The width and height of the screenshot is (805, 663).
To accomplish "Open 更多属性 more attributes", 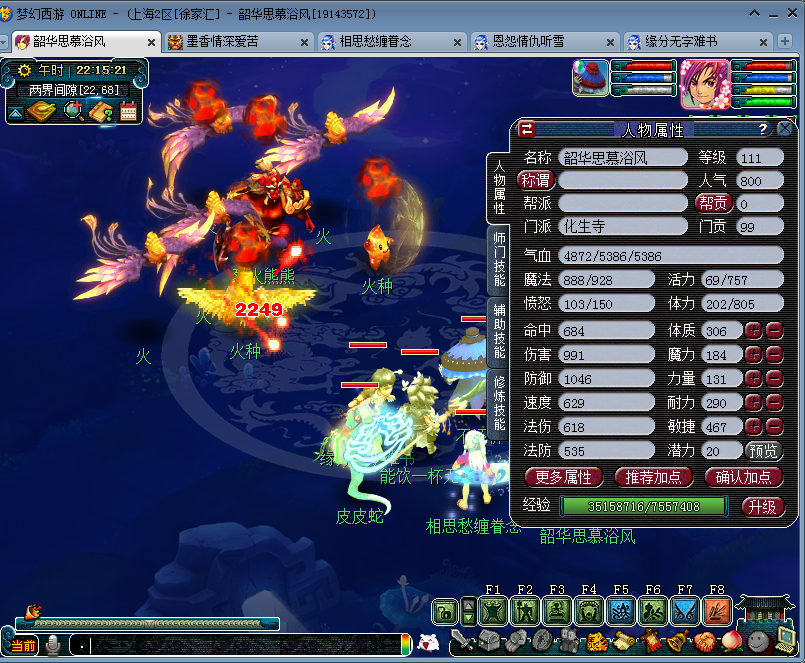I will coord(563,477).
